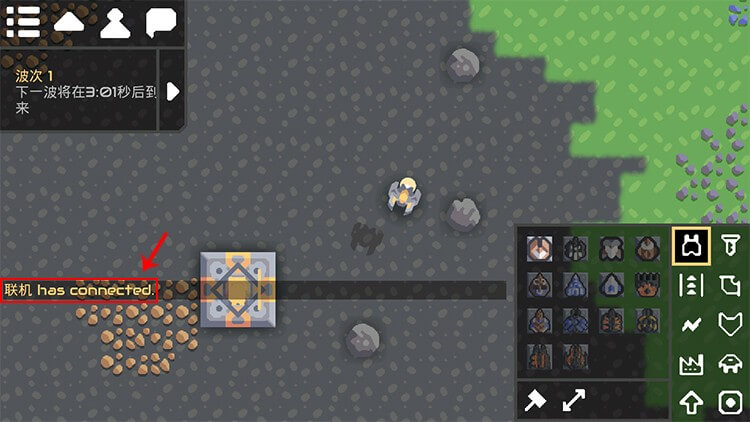Open the factory crafting category
The height and width of the screenshot is (422, 750).
click(x=691, y=364)
